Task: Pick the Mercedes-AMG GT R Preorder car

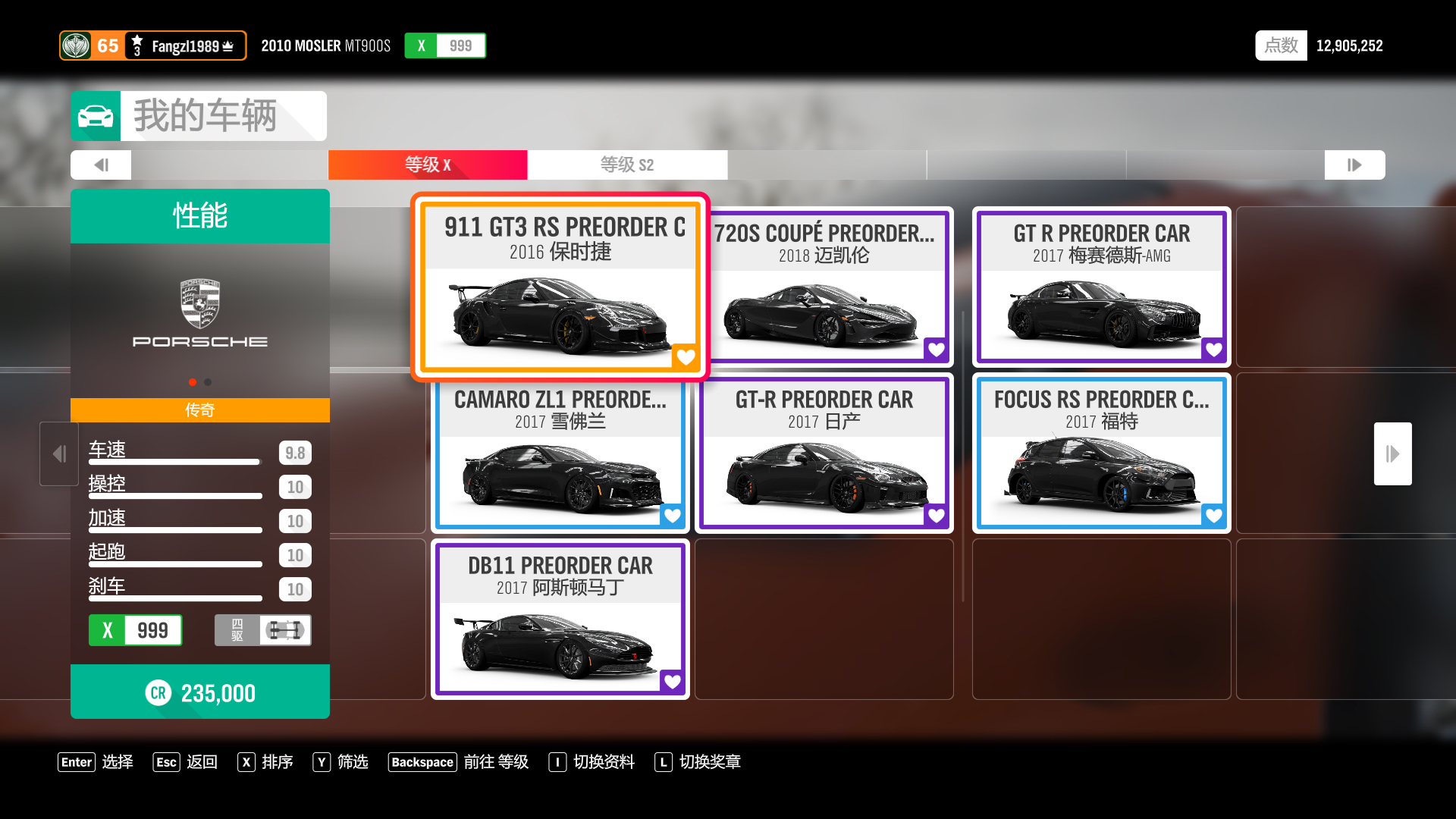Action: [1101, 287]
